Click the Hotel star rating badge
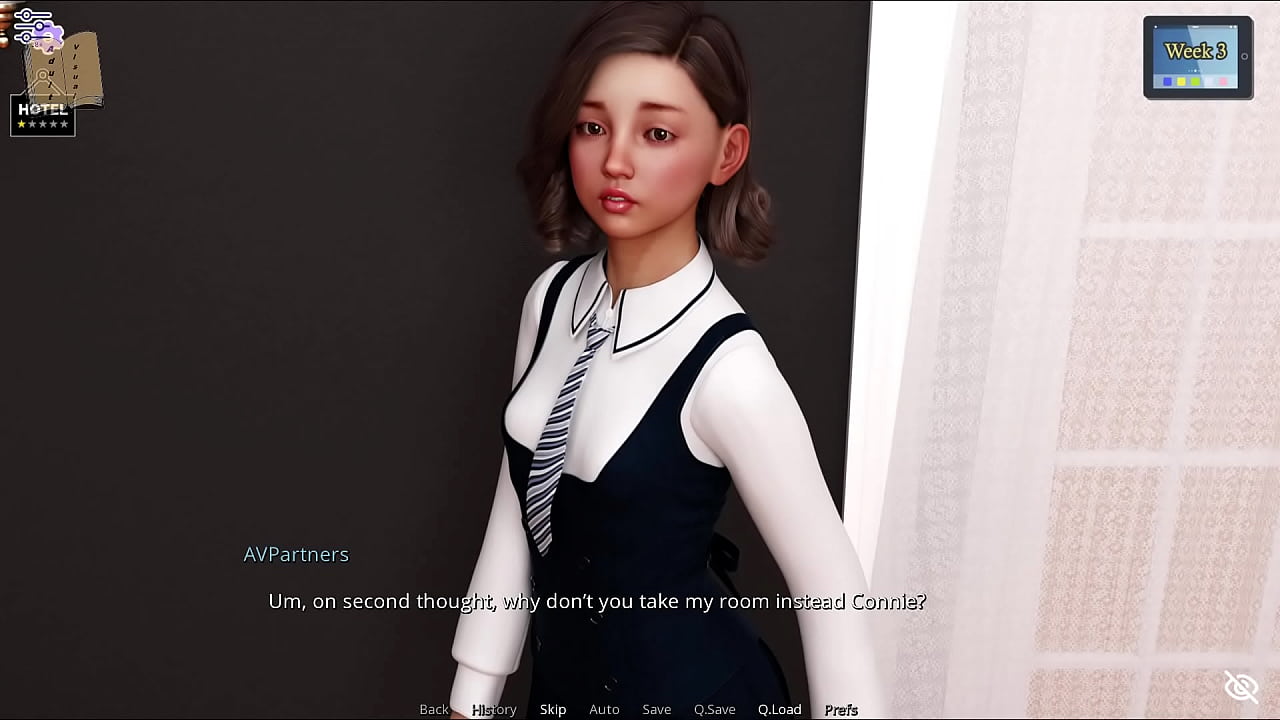1280x720 pixels. [42, 116]
